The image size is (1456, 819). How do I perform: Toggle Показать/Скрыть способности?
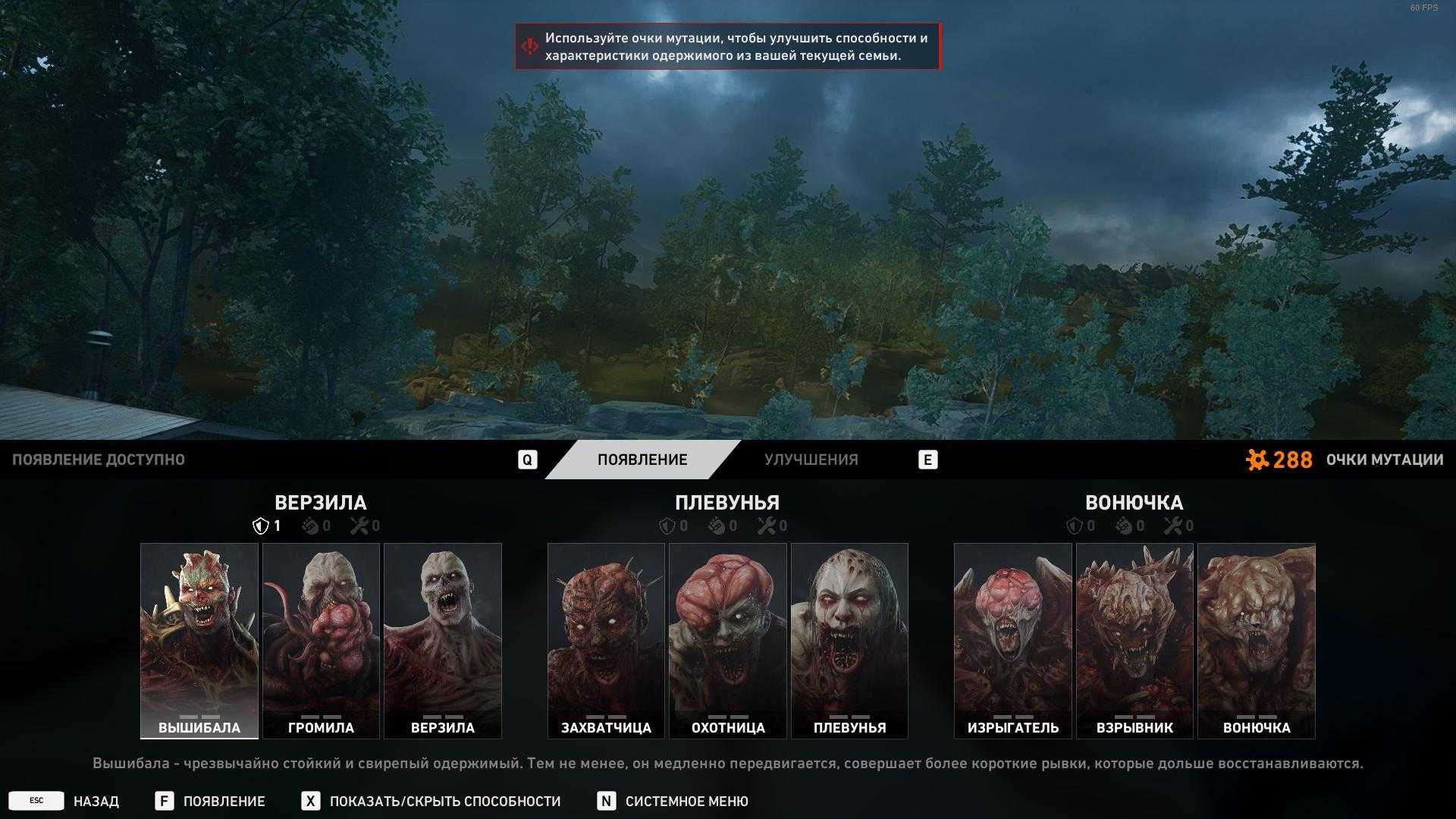coord(444,802)
